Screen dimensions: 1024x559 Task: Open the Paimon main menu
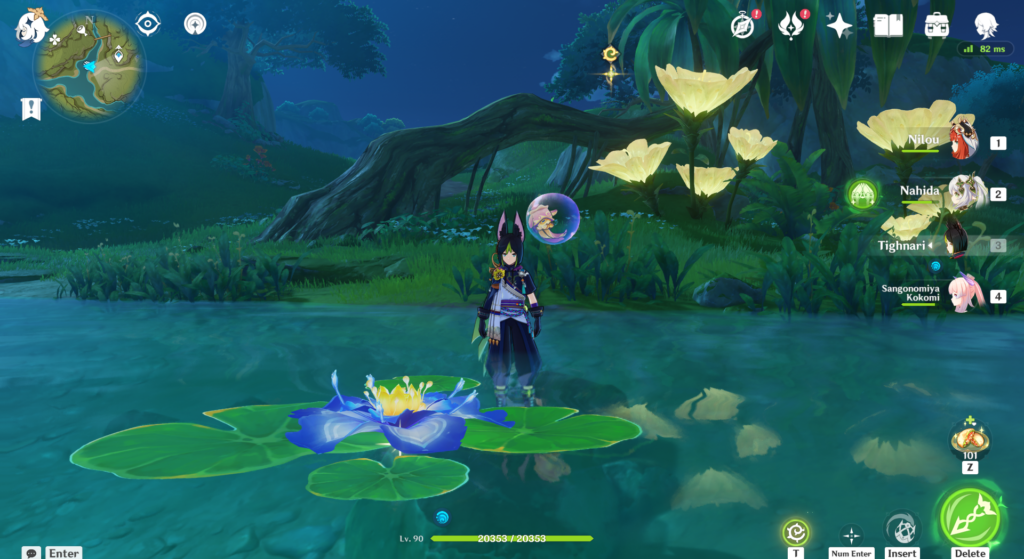pyautogui.click(x=32, y=24)
